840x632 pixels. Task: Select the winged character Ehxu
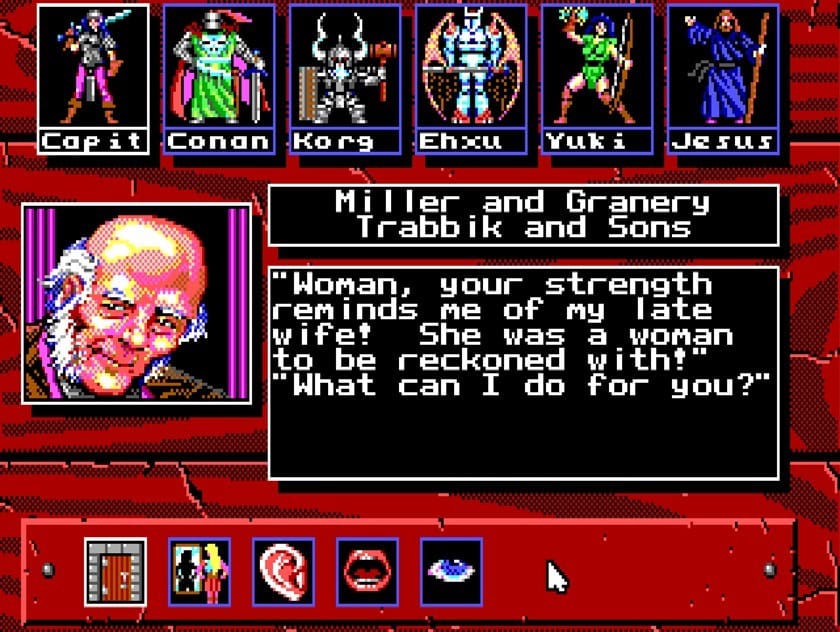(x=471, y=70)
